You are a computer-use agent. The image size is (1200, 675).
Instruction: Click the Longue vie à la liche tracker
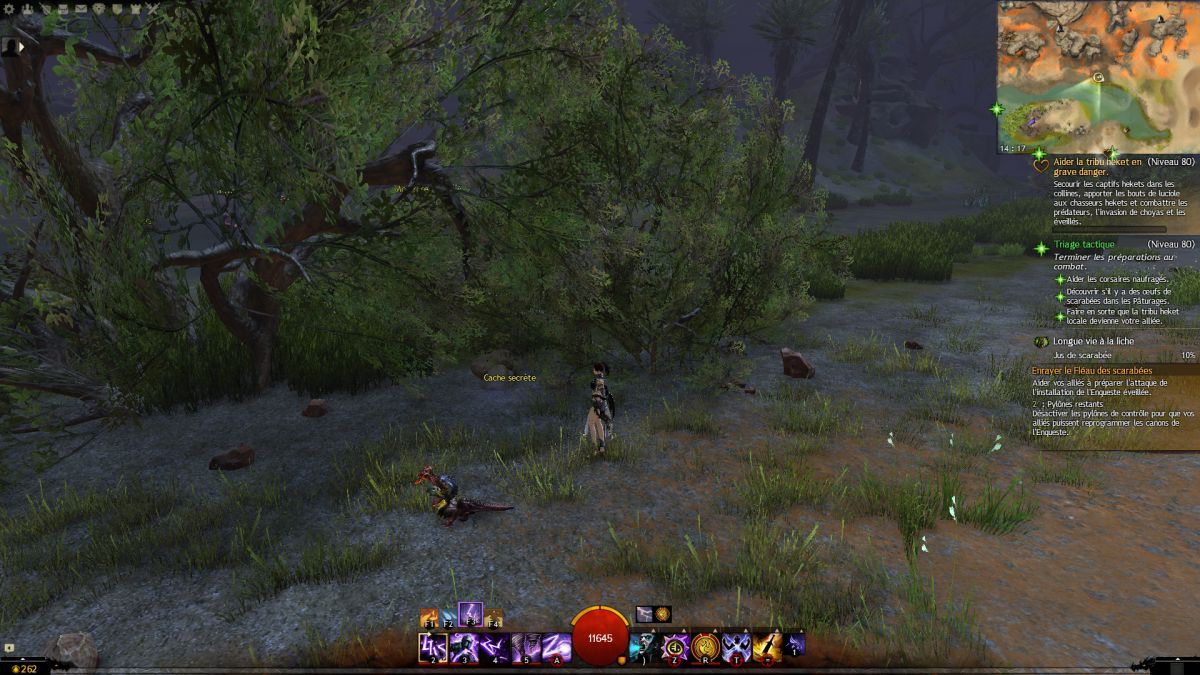1093,341
